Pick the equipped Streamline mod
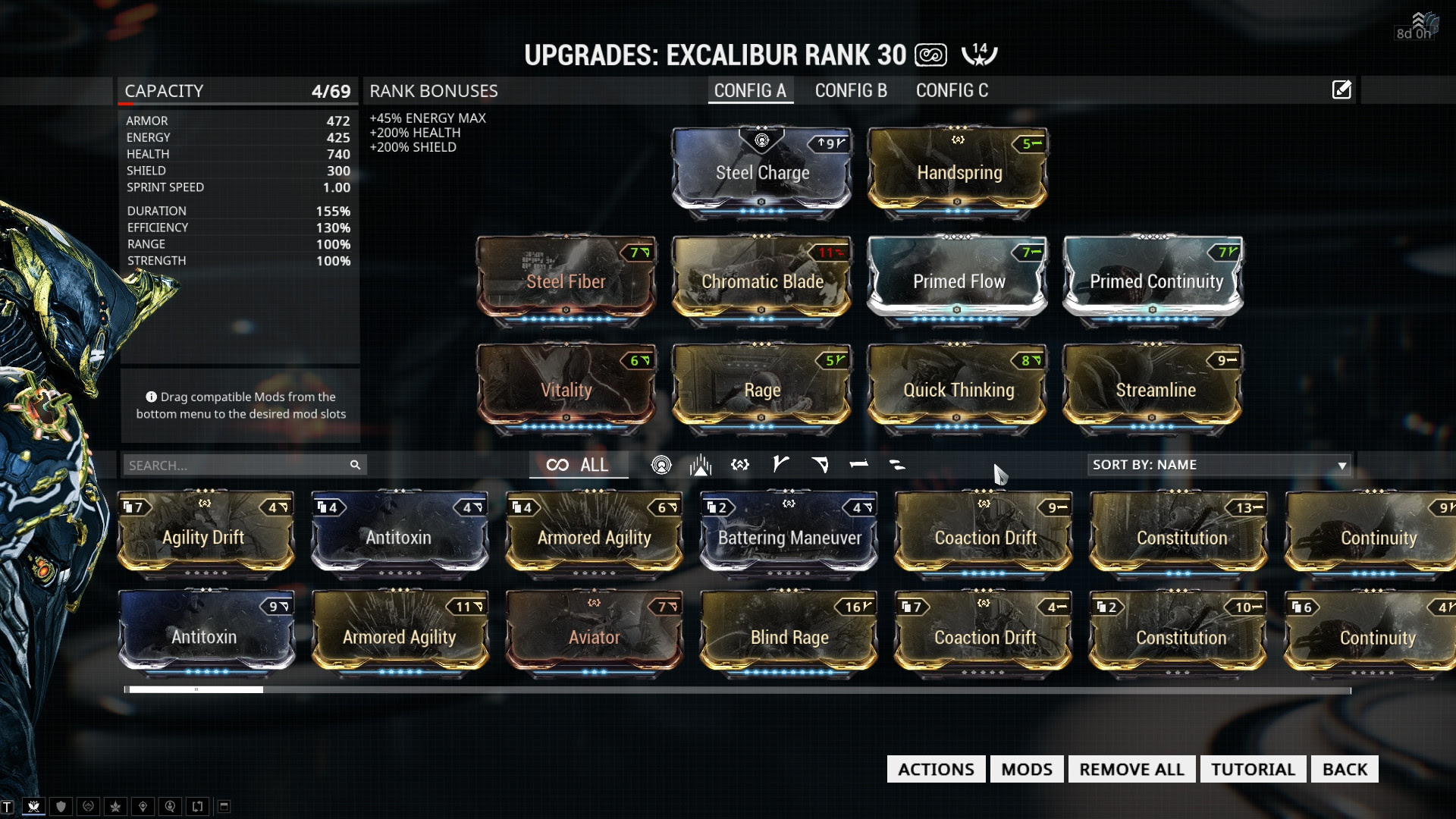This screenshot has width=1456, height=819. click(x=1154, y=389)
